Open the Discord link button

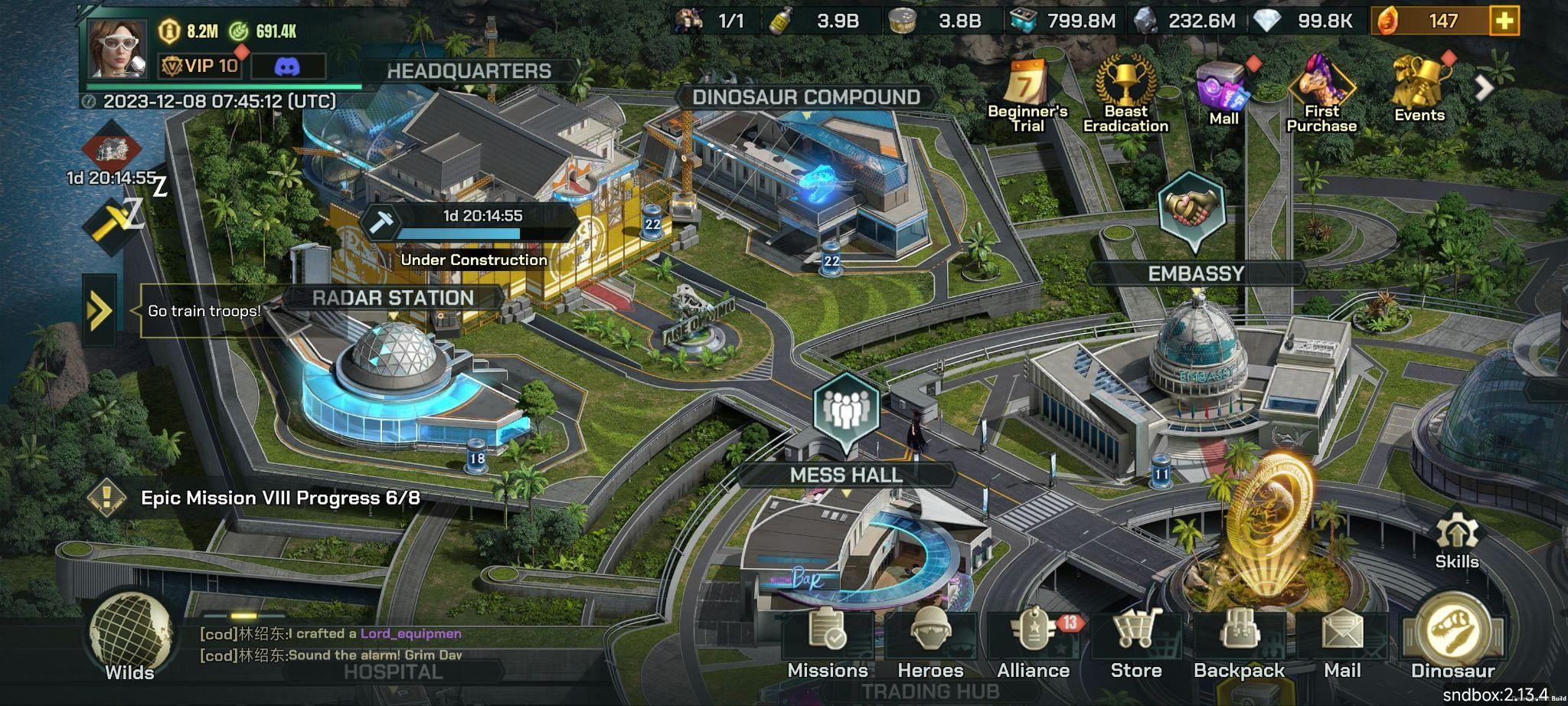point(287,67)
